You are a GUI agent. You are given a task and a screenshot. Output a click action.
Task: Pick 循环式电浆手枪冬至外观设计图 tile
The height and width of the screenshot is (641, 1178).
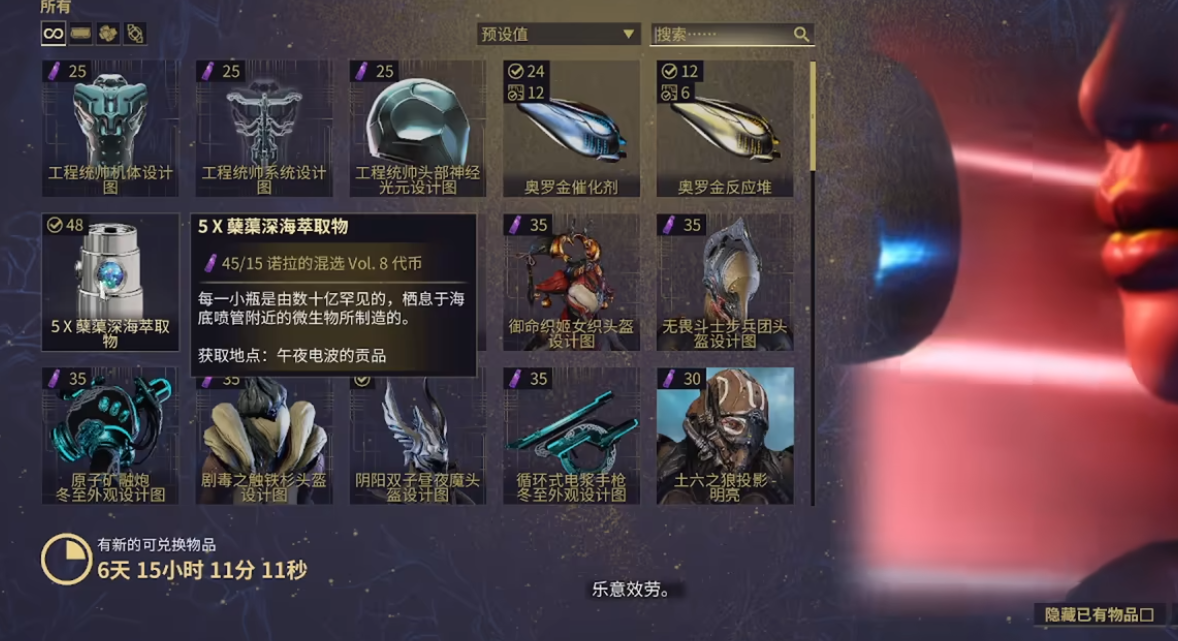click(571, 435)
